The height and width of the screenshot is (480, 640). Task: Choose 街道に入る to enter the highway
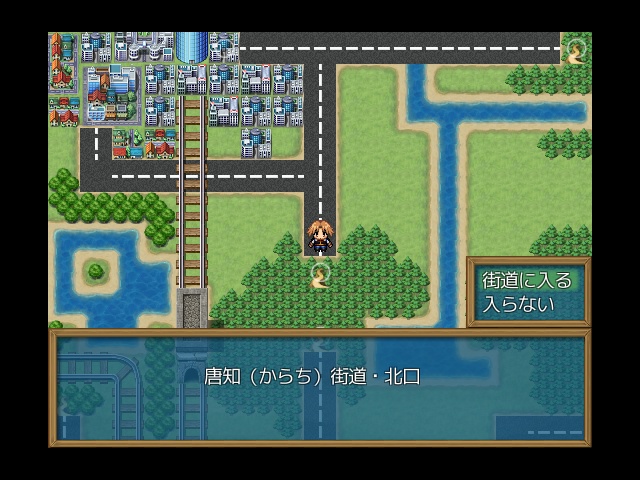pos(527,280)
